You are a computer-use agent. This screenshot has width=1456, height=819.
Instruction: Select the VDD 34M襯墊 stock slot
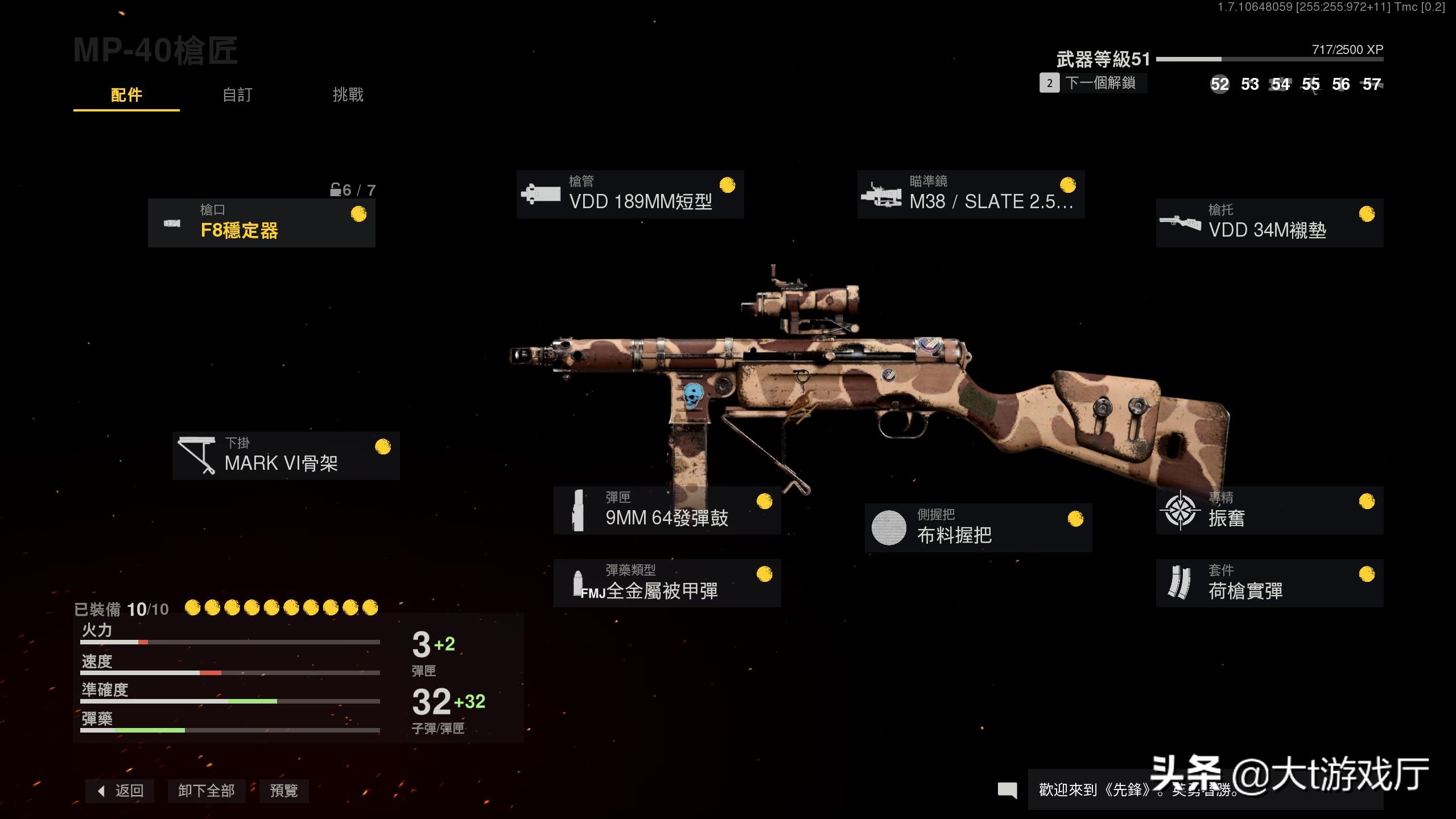click(1269, 223)
